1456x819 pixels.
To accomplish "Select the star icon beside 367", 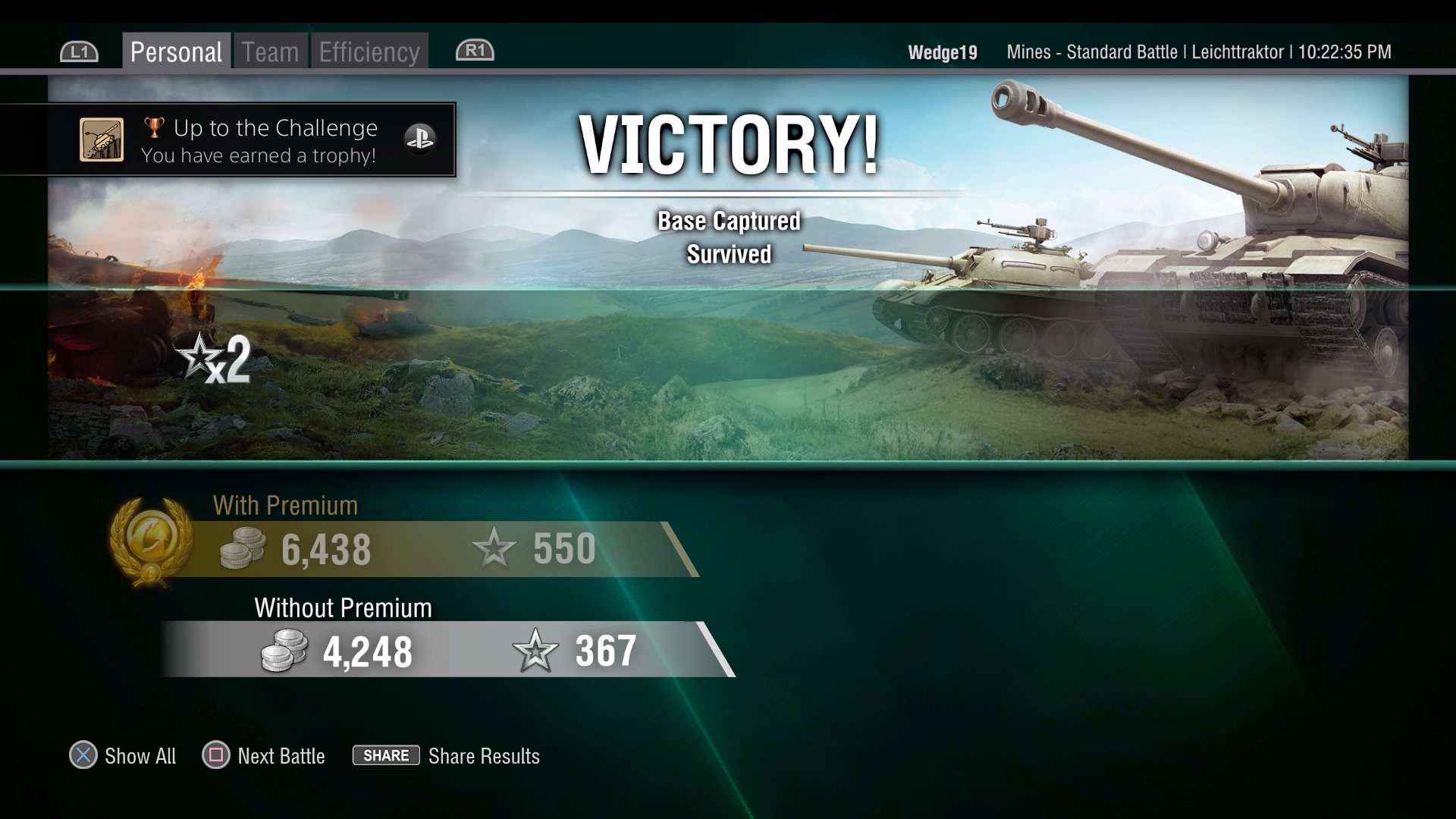I will coord(535,650).
